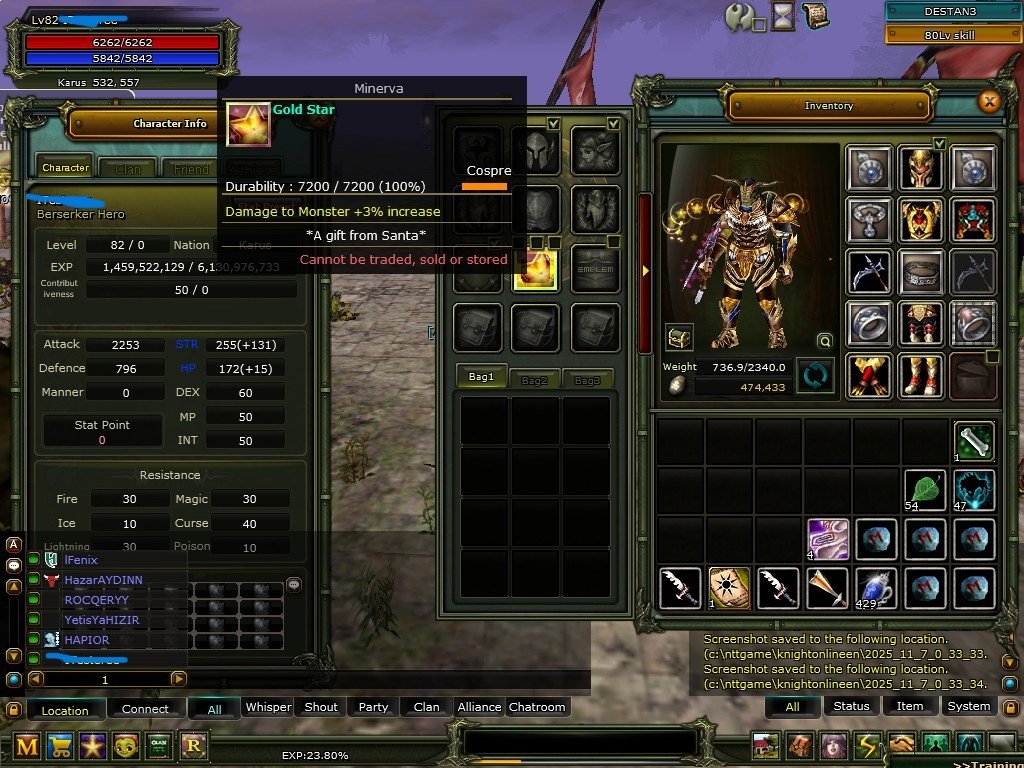Click the 80Lv skill button
Image resolution: width=1024 pixels, height=768 pixels.
(951, 35)
